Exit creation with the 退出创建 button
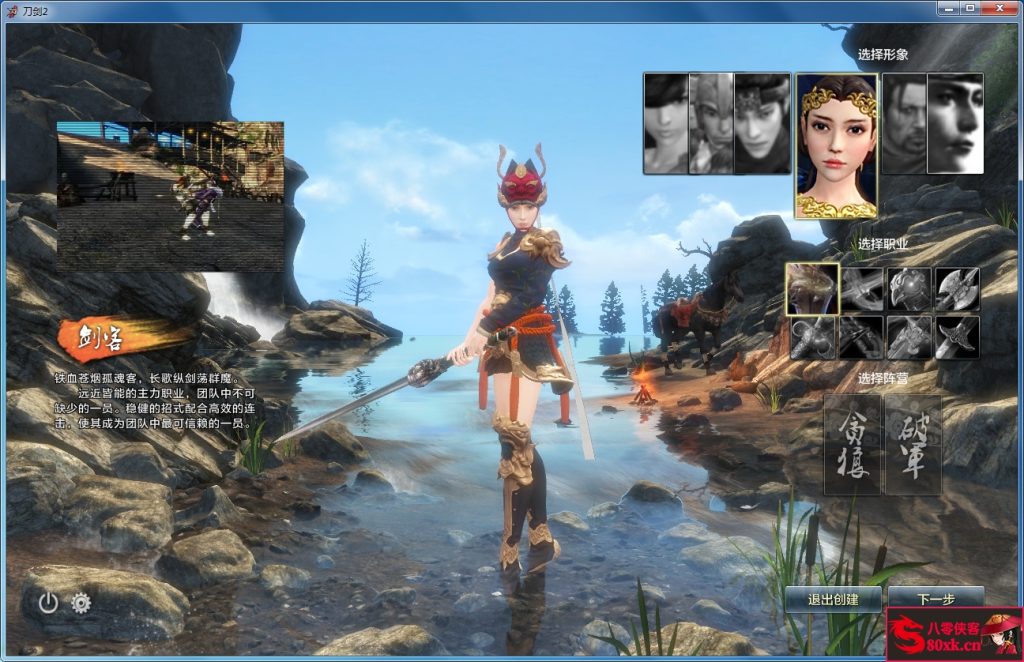This screenshot has width=1024, height=662. pos(832,598)
